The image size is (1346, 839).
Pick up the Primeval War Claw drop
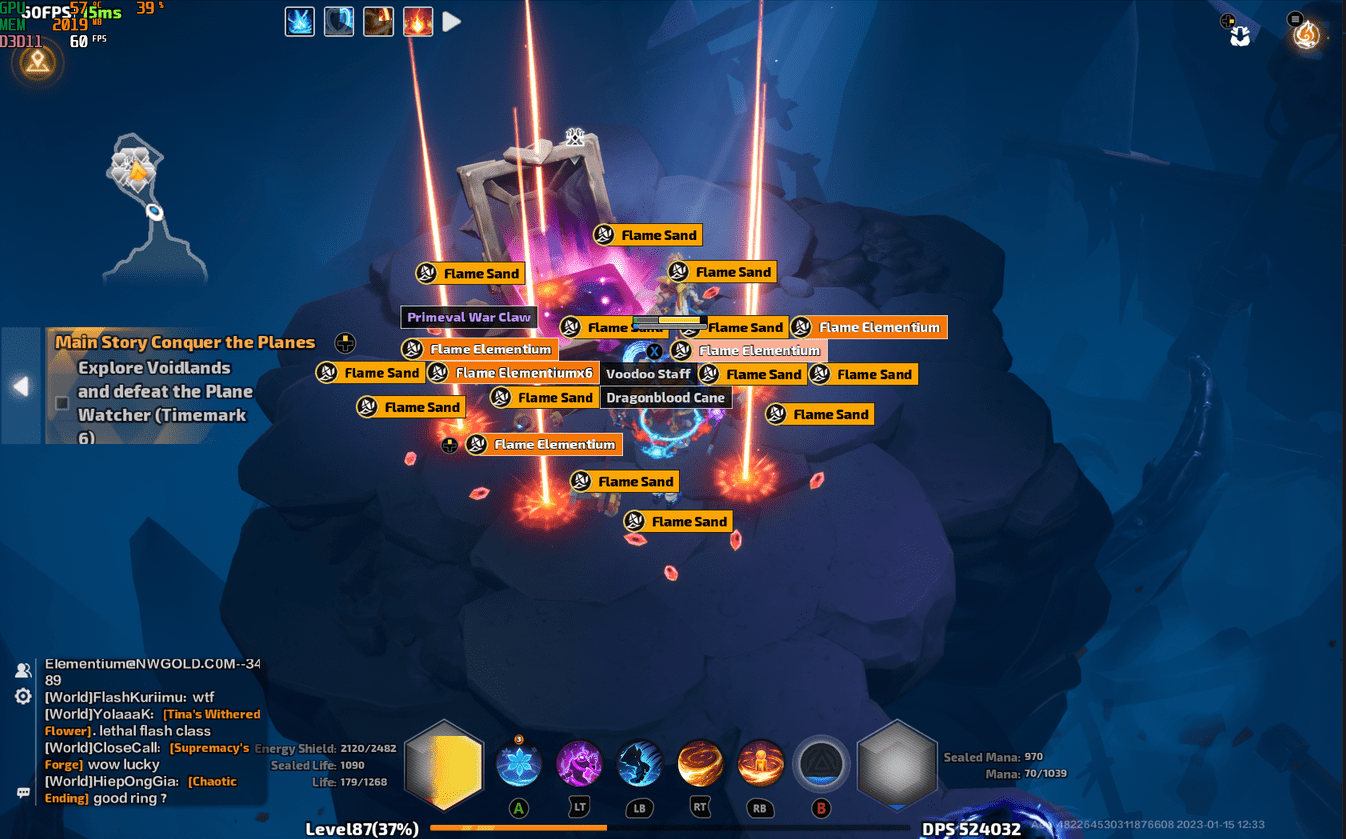[x=469, y=317]
